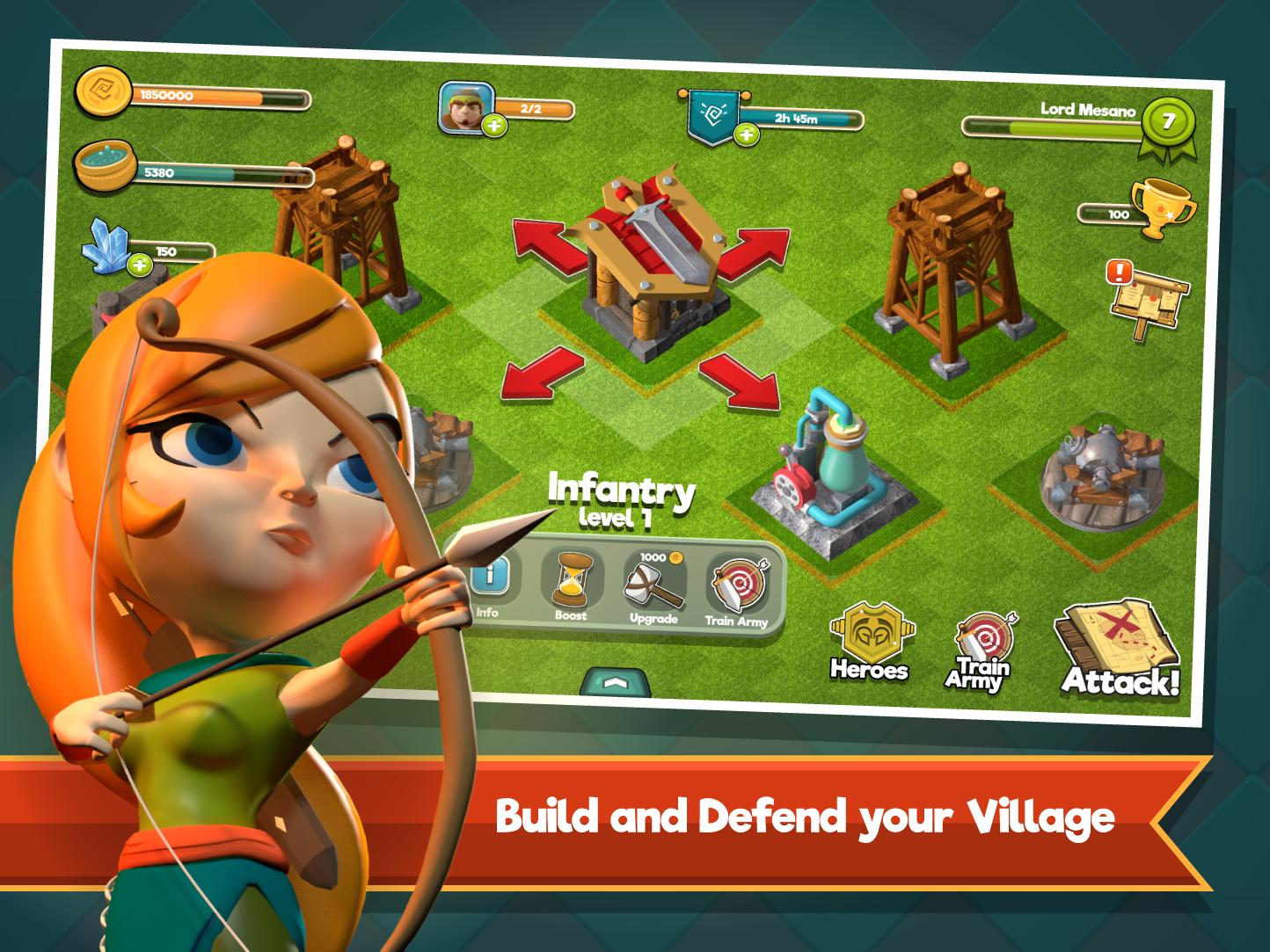The width and height of the screenshot is (1270, 952).
Task: Open the Heroes menu
Action: pyautogui.click(x=869, y=643)
